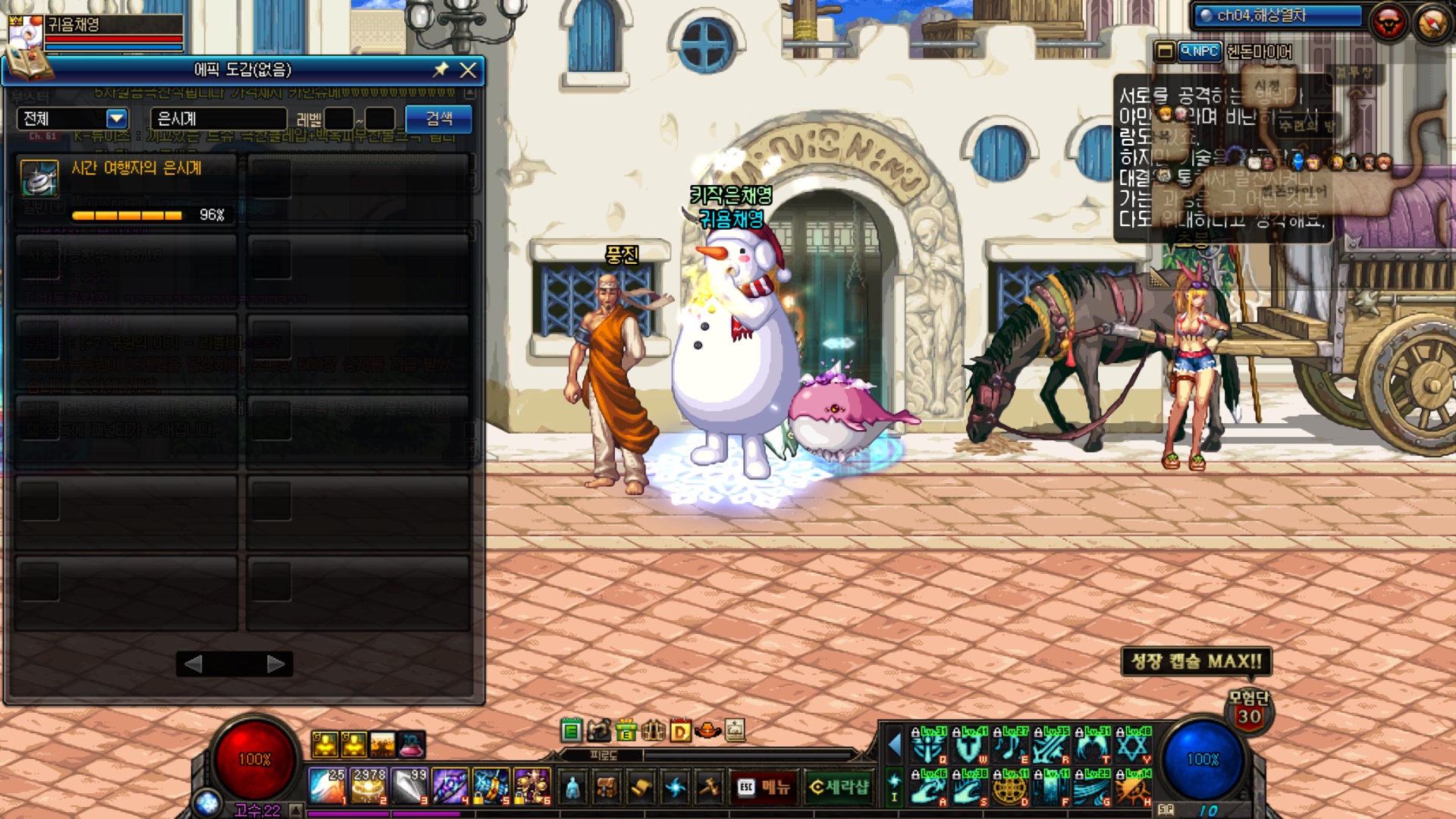
Task: Open the quest scroll icon
Action: tap(641, 787)
